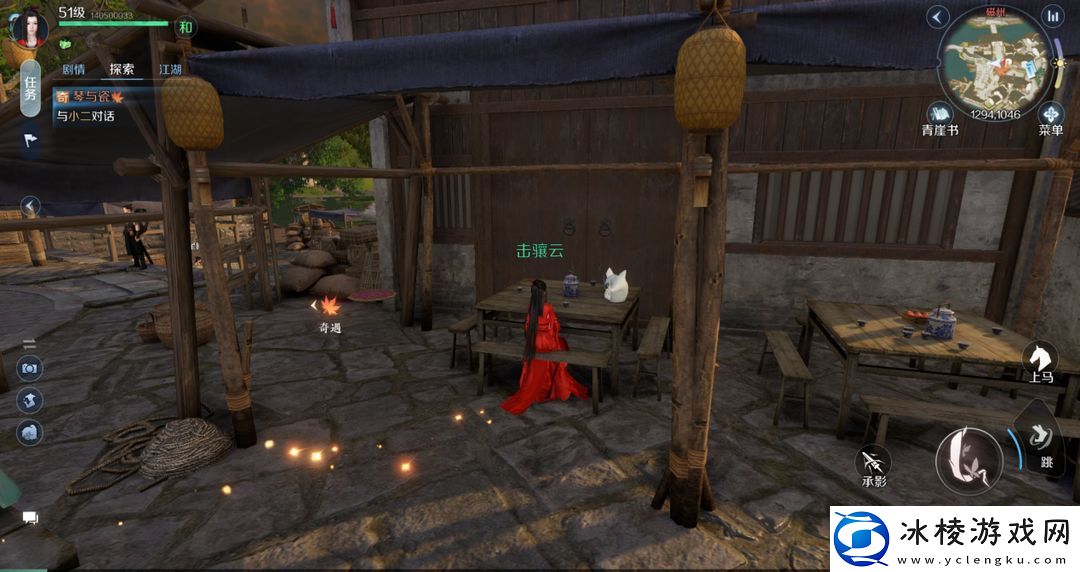The width and height of the screenshot is (1080, 572).
Task: Switch to the 剧情 story tab
Action: pyautogui.click(x=73, y=70)
